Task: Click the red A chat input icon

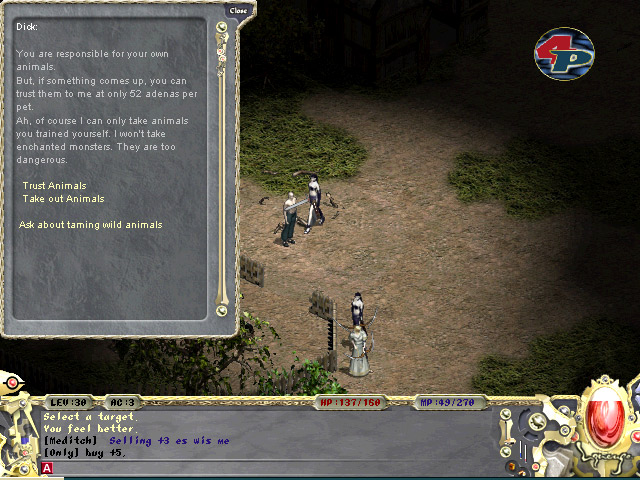Action: (47, 468)
